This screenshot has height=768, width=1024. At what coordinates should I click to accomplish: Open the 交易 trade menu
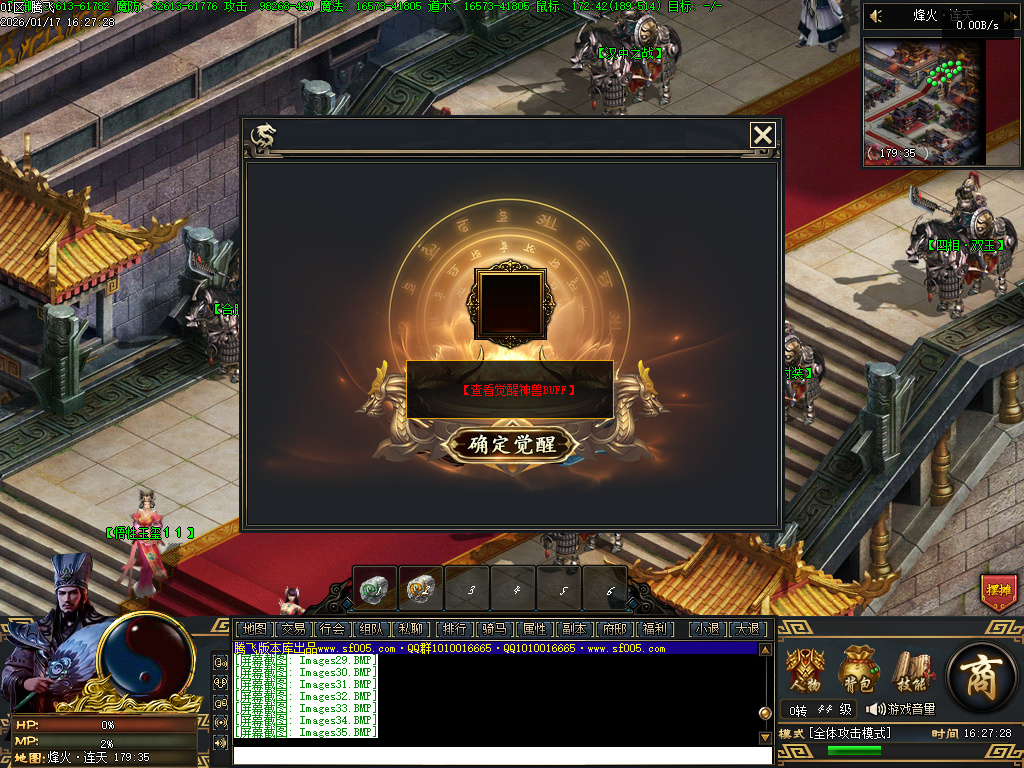point(293,629)
